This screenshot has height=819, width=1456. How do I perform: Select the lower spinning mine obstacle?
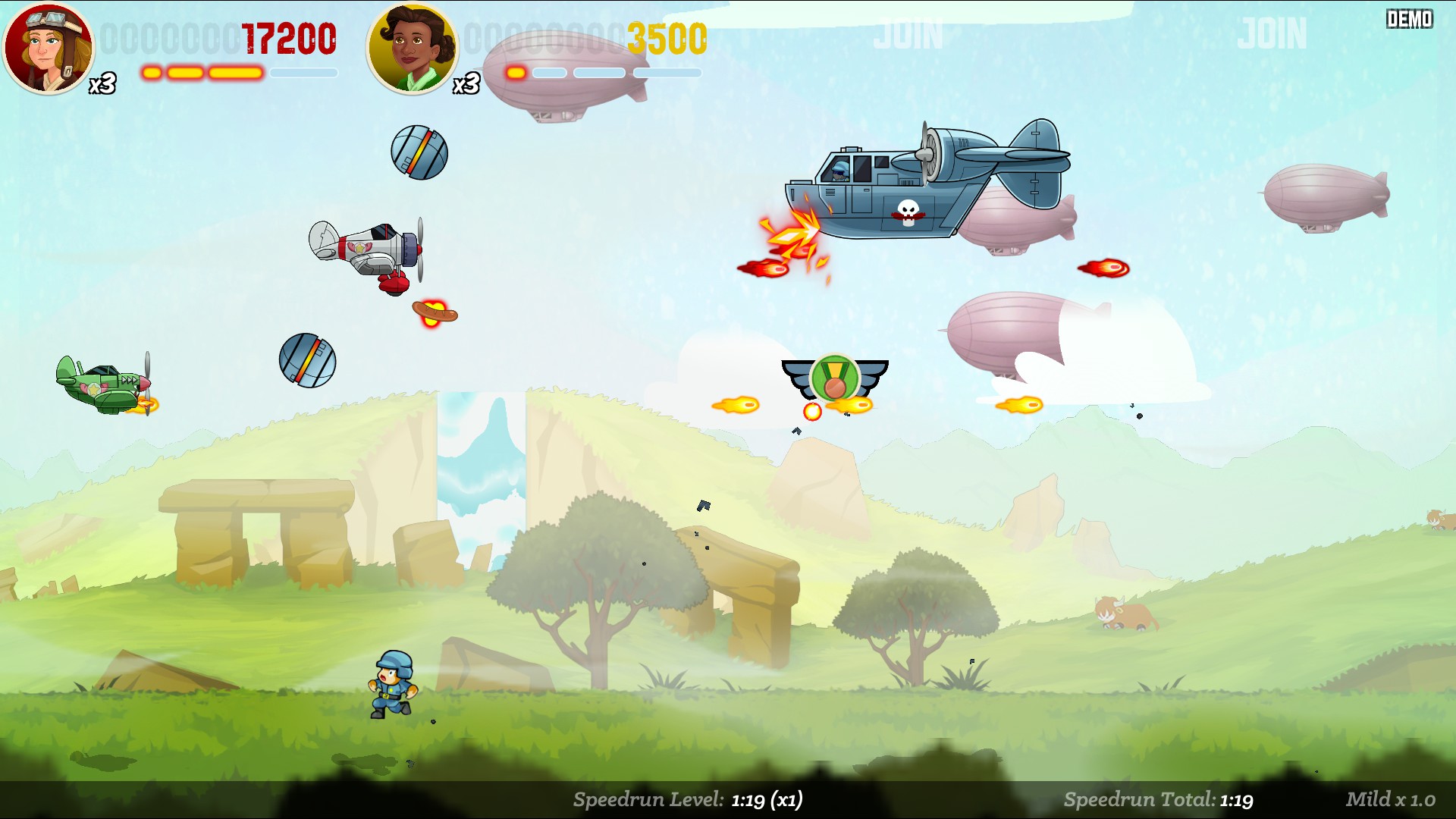tap(309, 362)
